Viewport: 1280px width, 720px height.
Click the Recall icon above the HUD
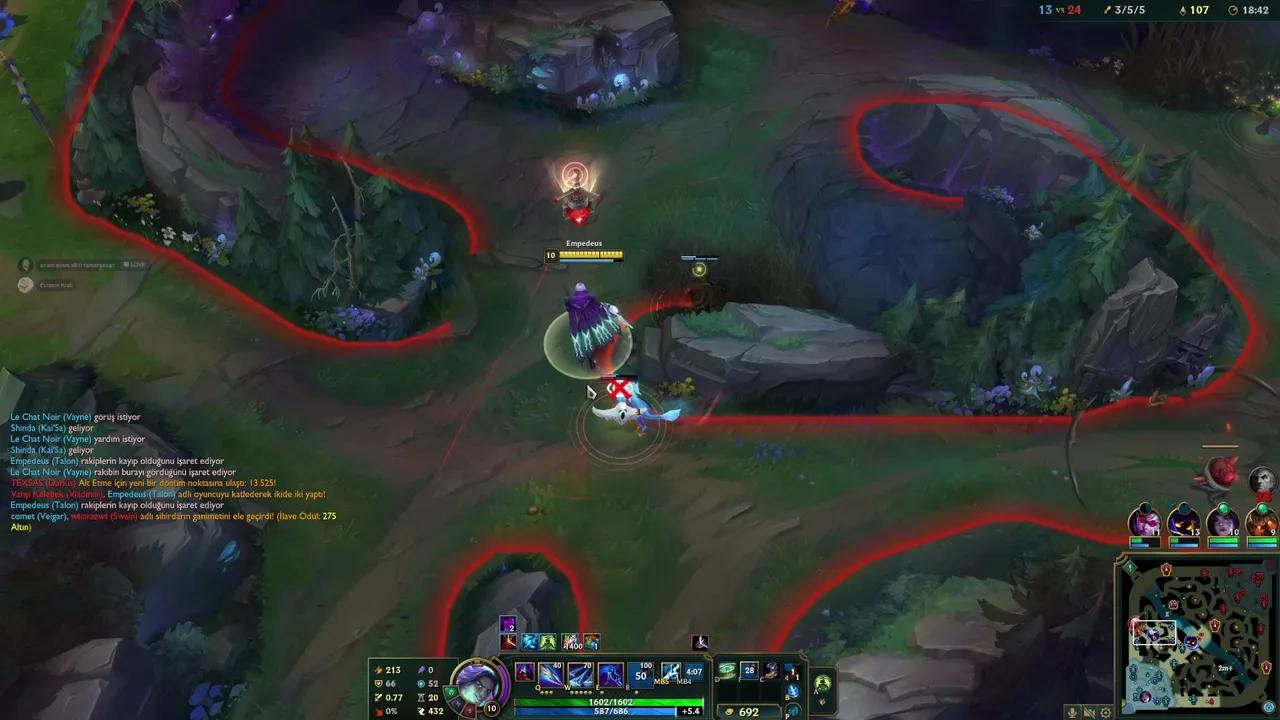[x=699, y=642]
